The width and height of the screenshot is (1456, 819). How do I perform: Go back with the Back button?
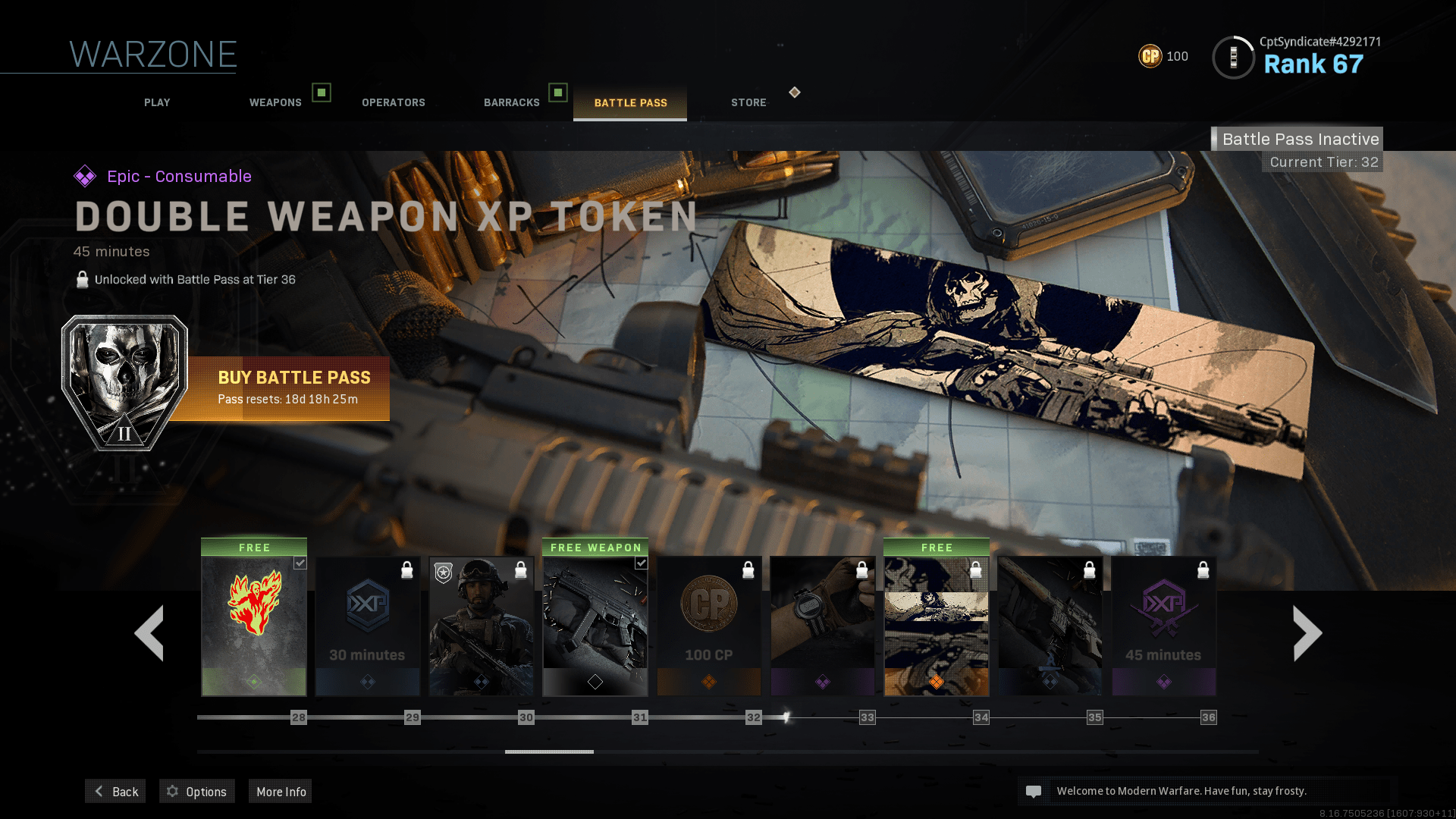tap(116, 791)
